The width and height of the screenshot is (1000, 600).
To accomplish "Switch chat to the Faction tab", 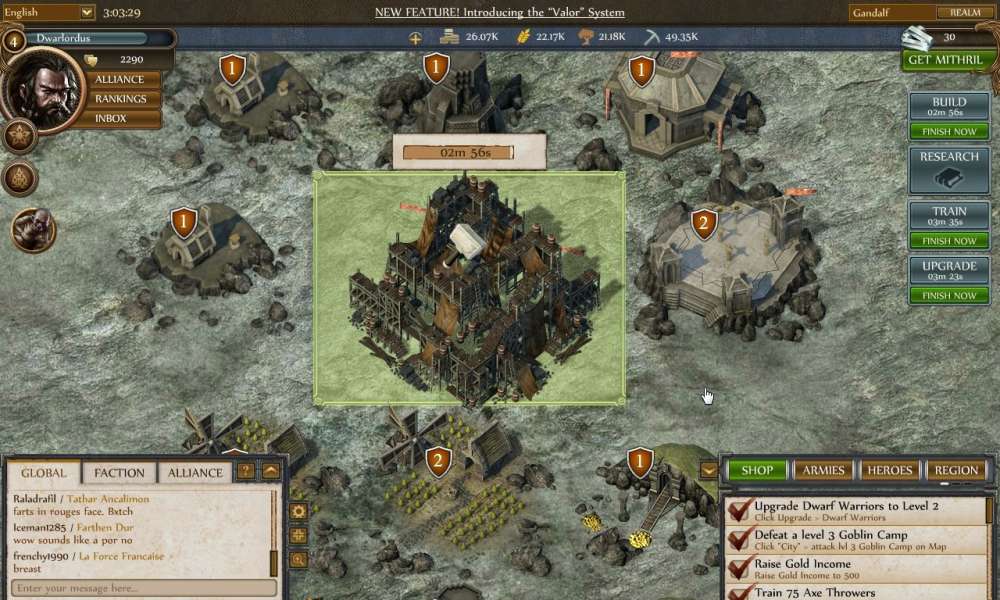I will [120, 473].
